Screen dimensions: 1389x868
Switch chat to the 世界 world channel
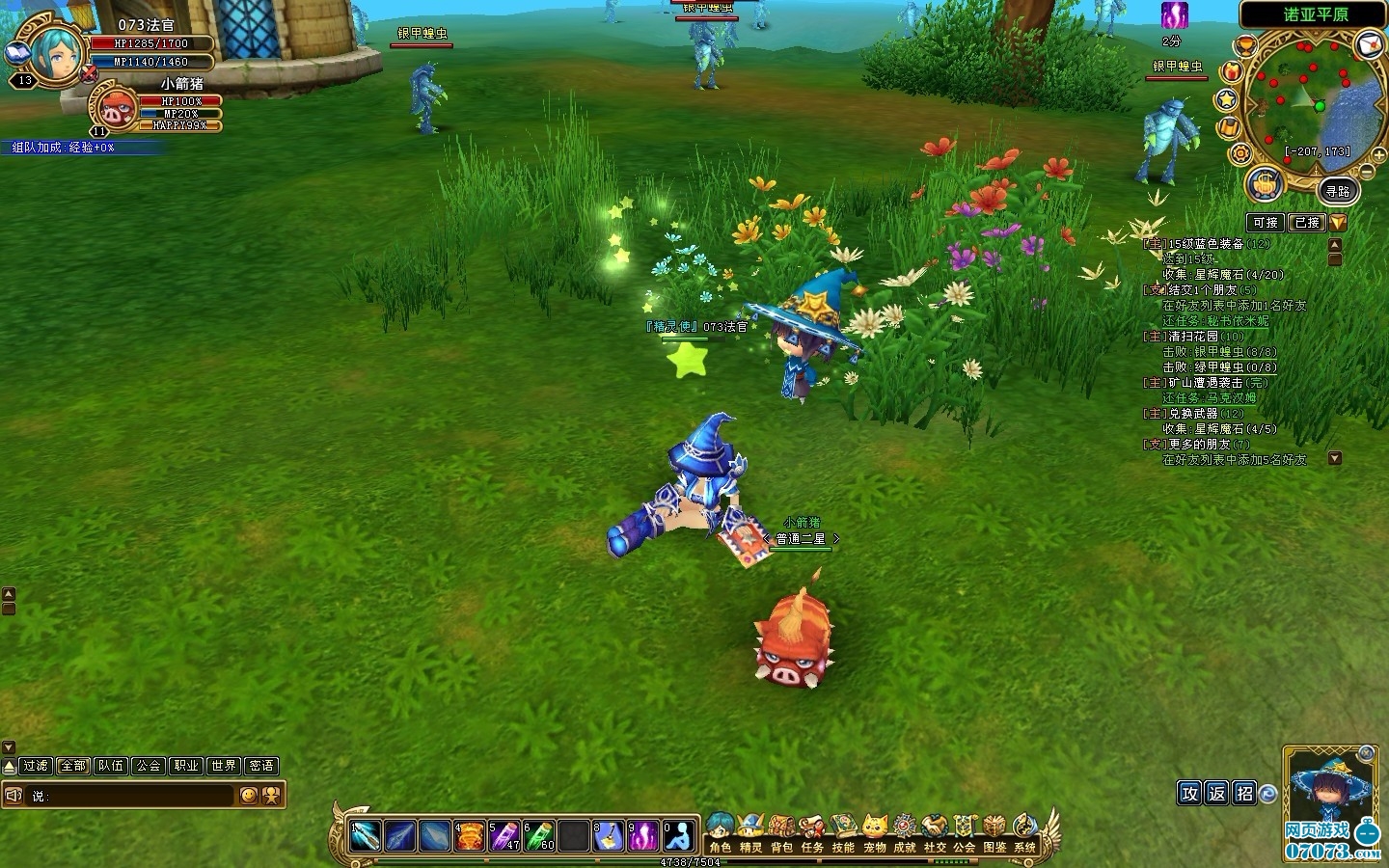point(224,766)
